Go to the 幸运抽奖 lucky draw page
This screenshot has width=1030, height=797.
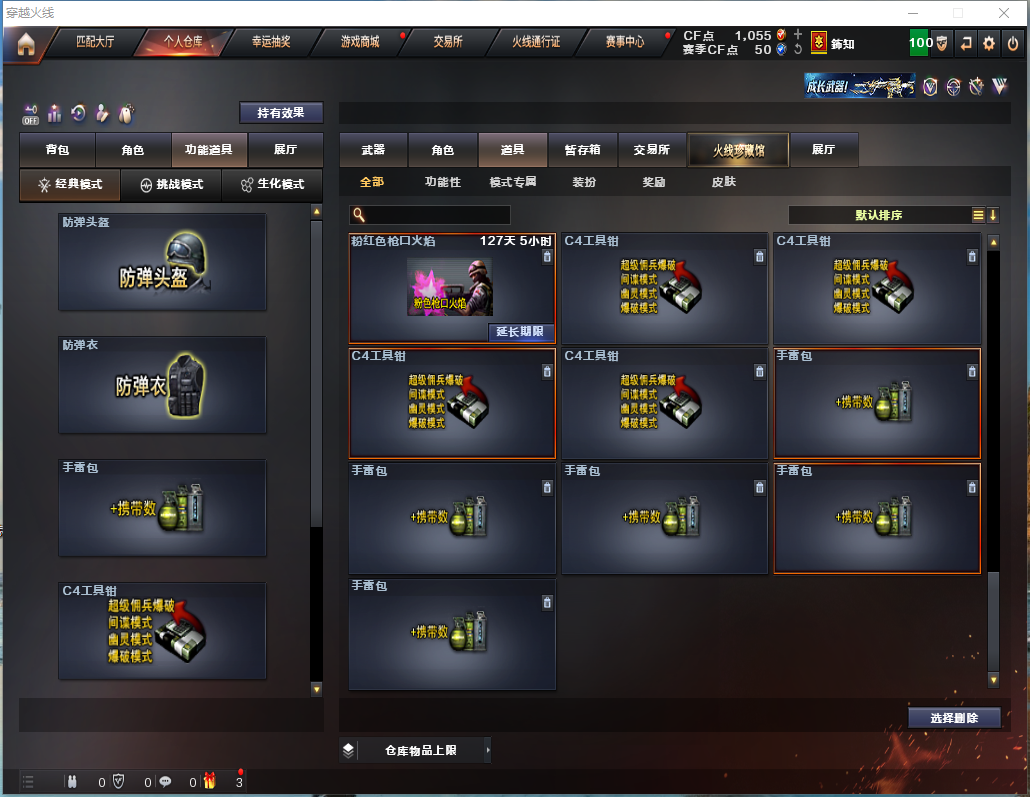271,42
